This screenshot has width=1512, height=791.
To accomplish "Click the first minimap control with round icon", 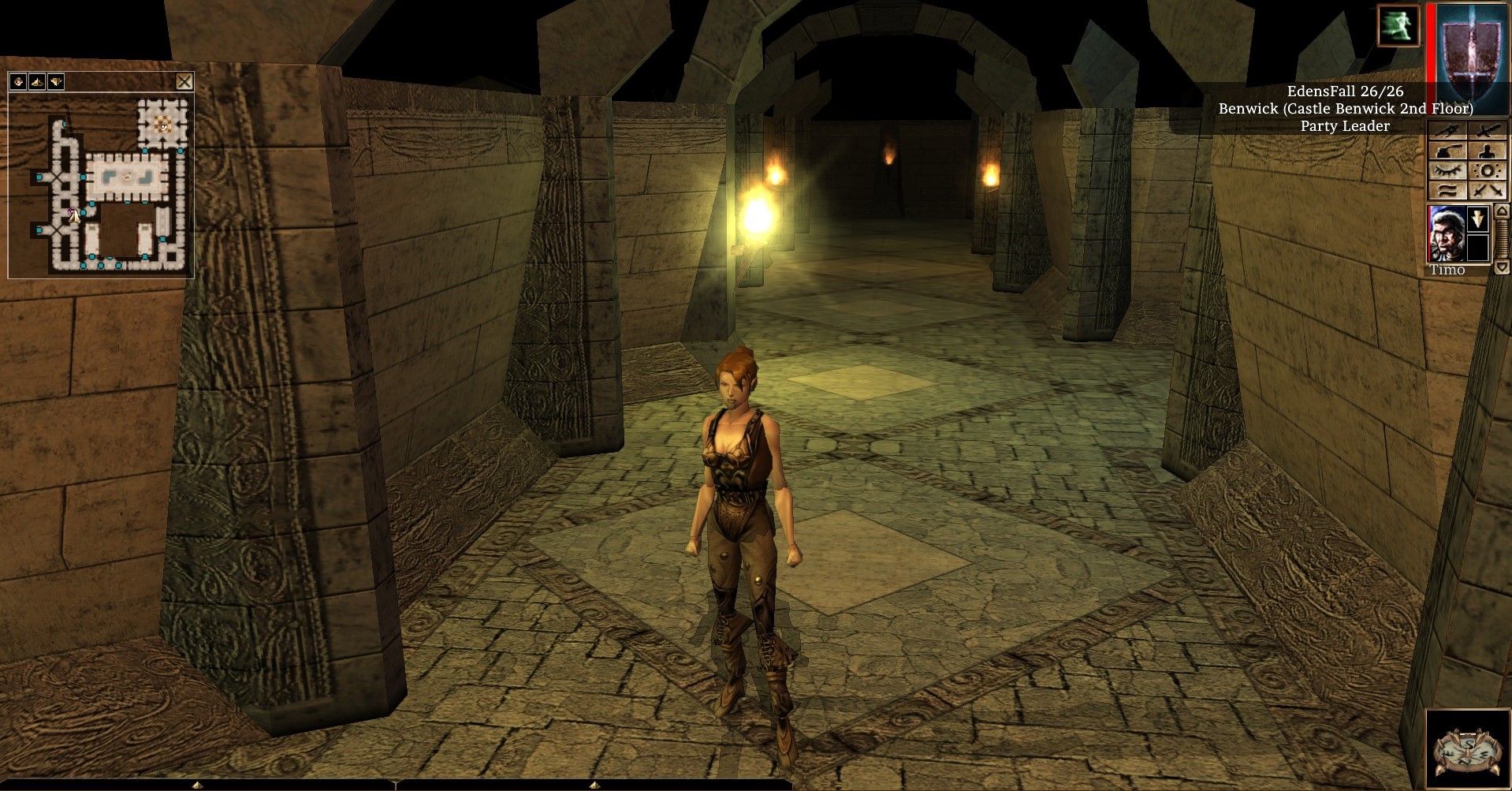I will coord(18,81).
